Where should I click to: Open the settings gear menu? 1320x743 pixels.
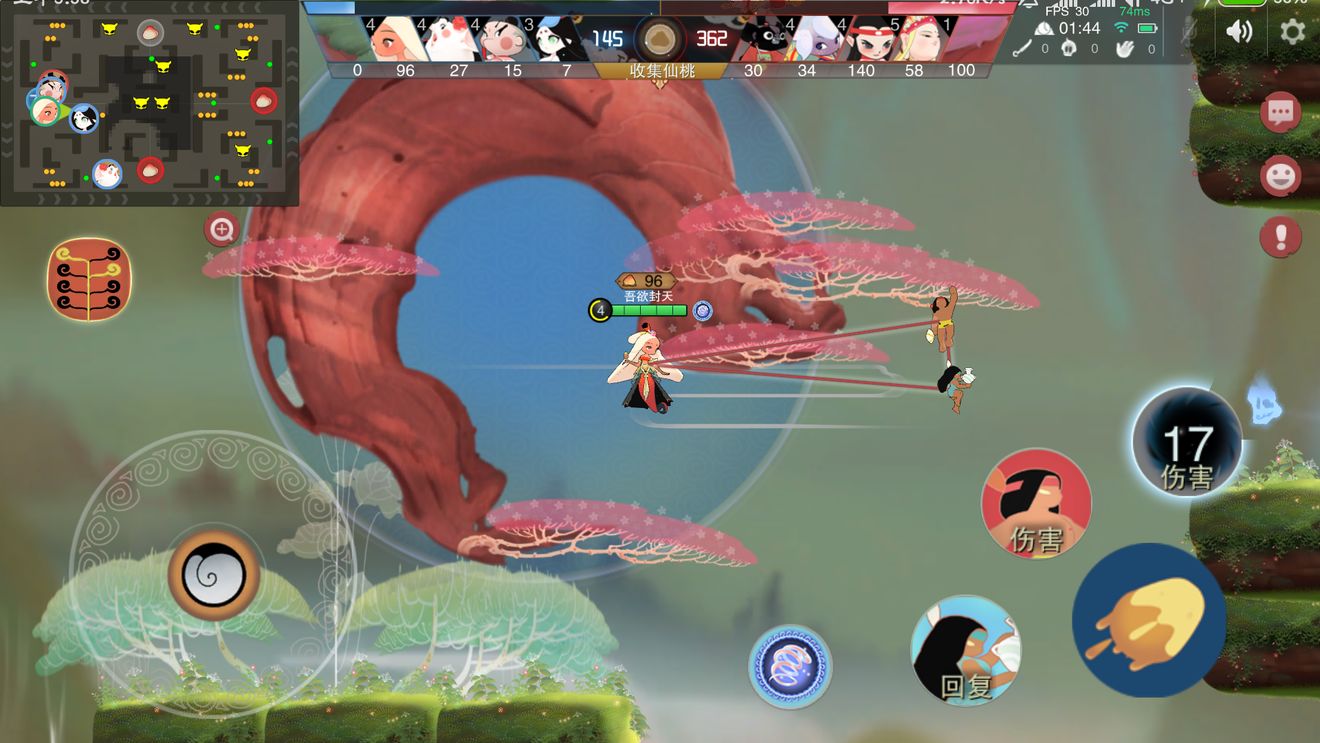pos(1292,31)
